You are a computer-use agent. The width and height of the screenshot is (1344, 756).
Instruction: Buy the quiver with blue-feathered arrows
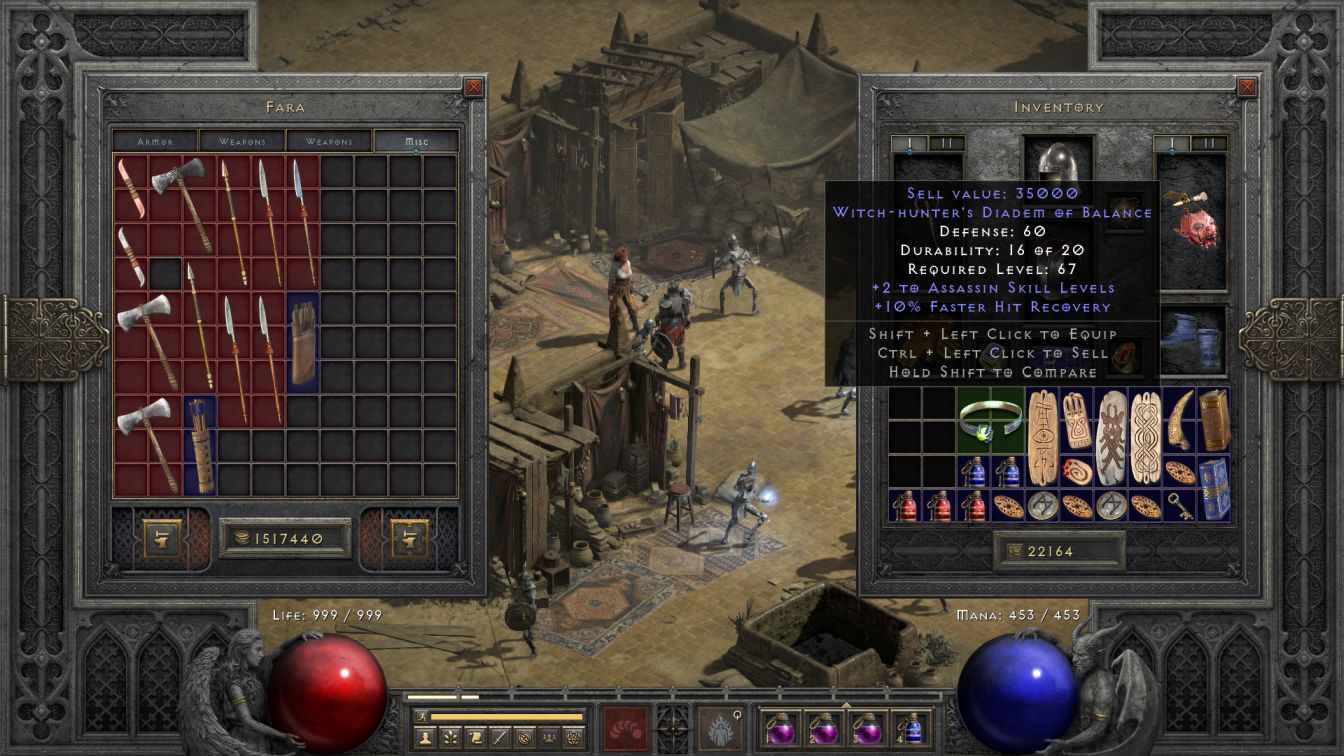pos(201,445)
